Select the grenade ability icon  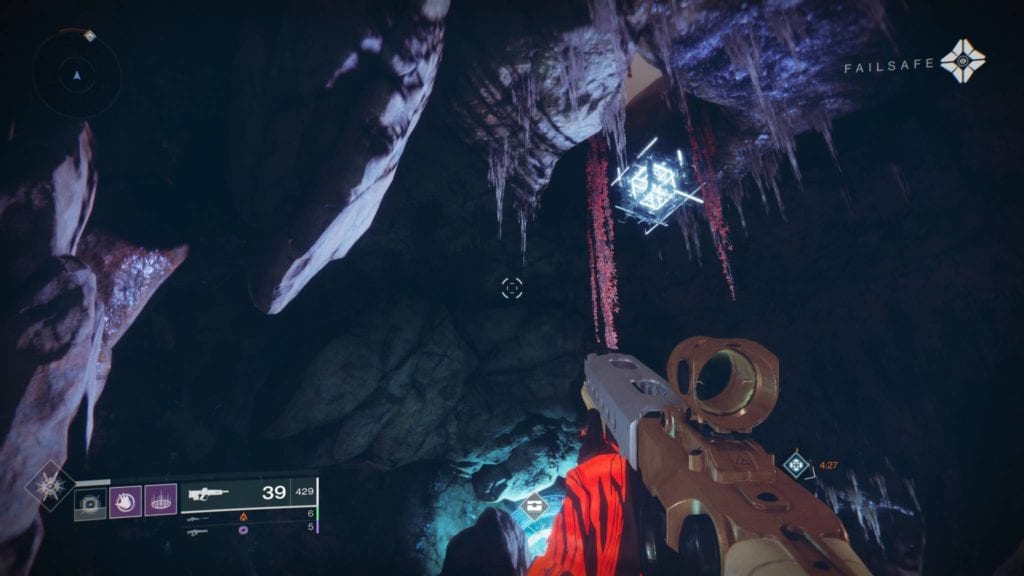[91, 500]
